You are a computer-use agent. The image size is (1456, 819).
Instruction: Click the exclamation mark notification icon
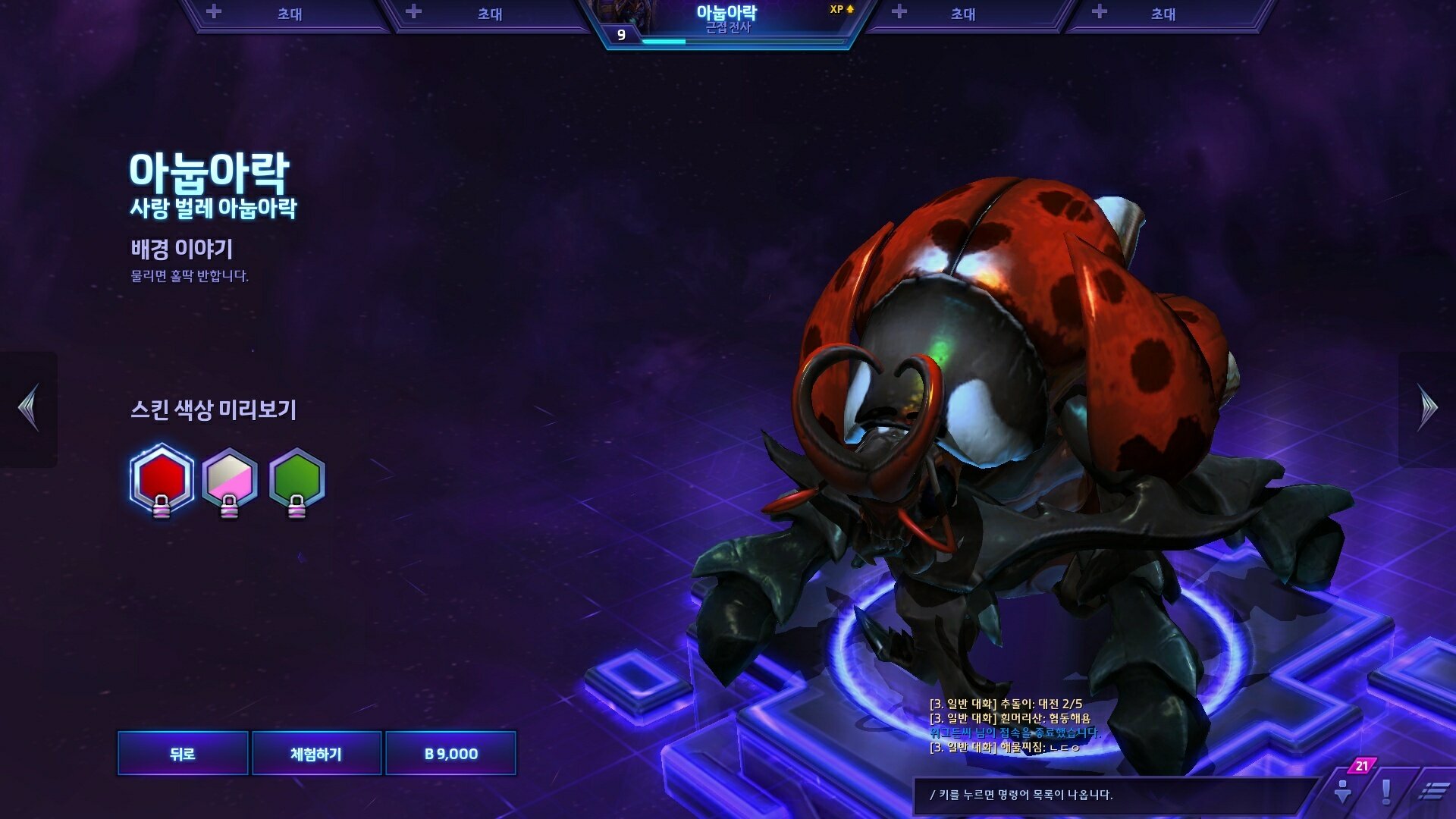point(1386,792)
